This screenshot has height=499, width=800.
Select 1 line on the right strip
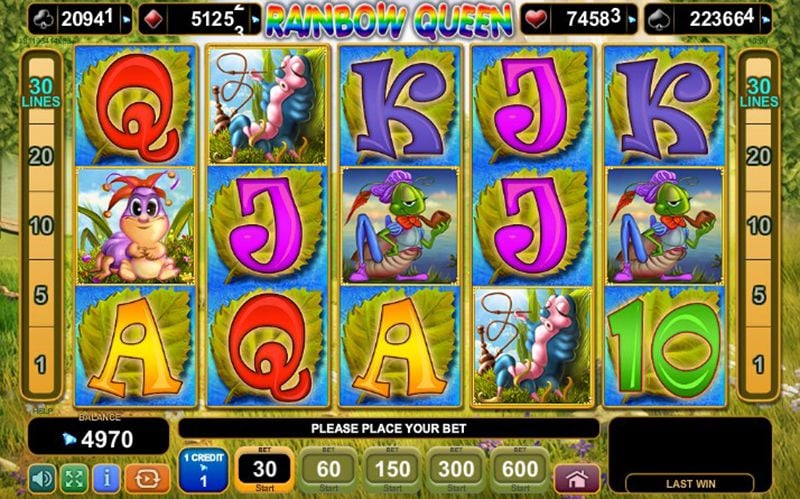pyautogui.click(x=759, y=365)
